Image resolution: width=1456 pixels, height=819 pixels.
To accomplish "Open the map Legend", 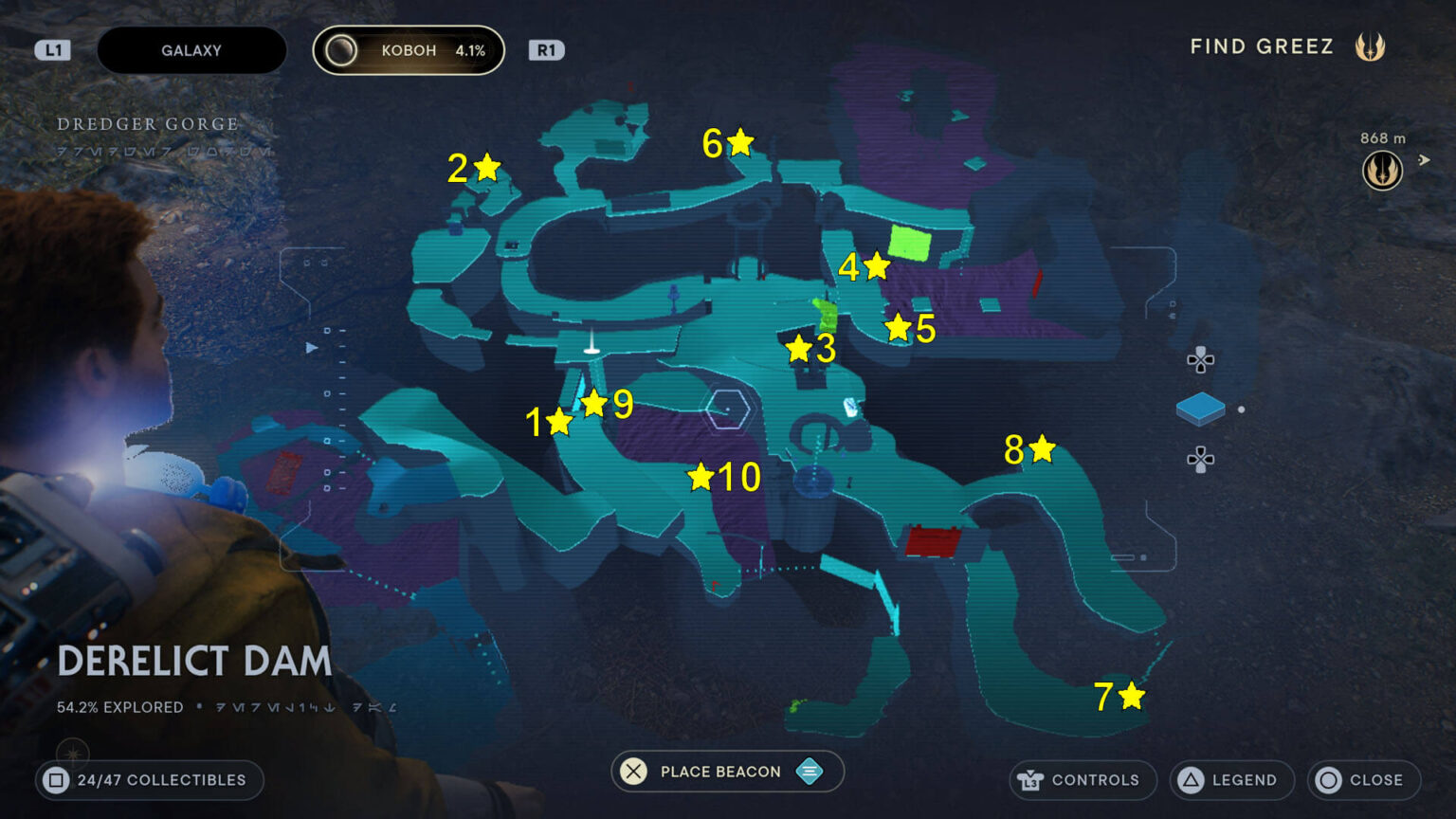I will pos(1242,780).
